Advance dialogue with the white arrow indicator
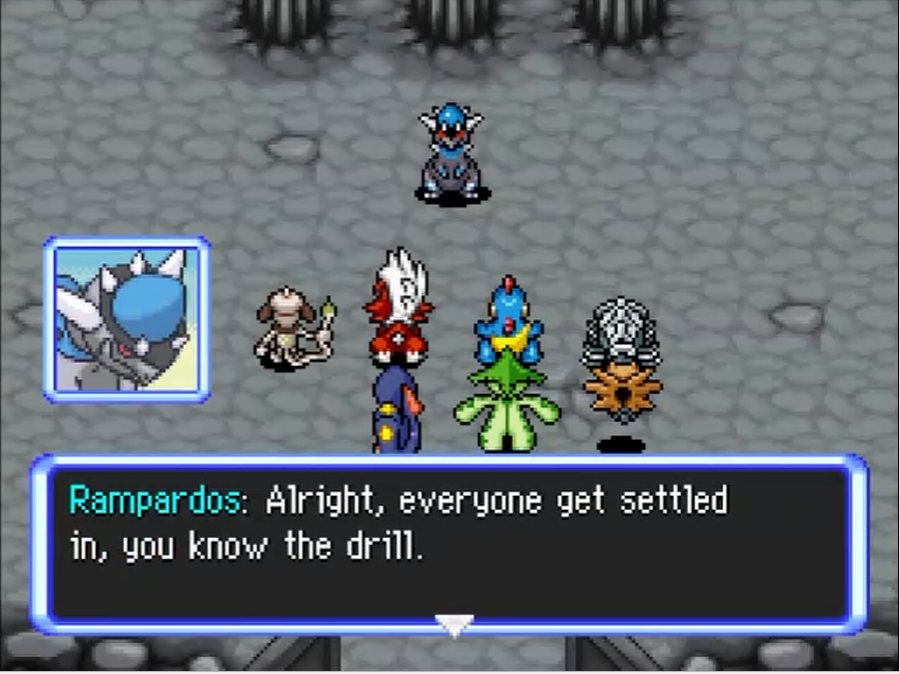This screenshot has height=674, width=900. 455,625
